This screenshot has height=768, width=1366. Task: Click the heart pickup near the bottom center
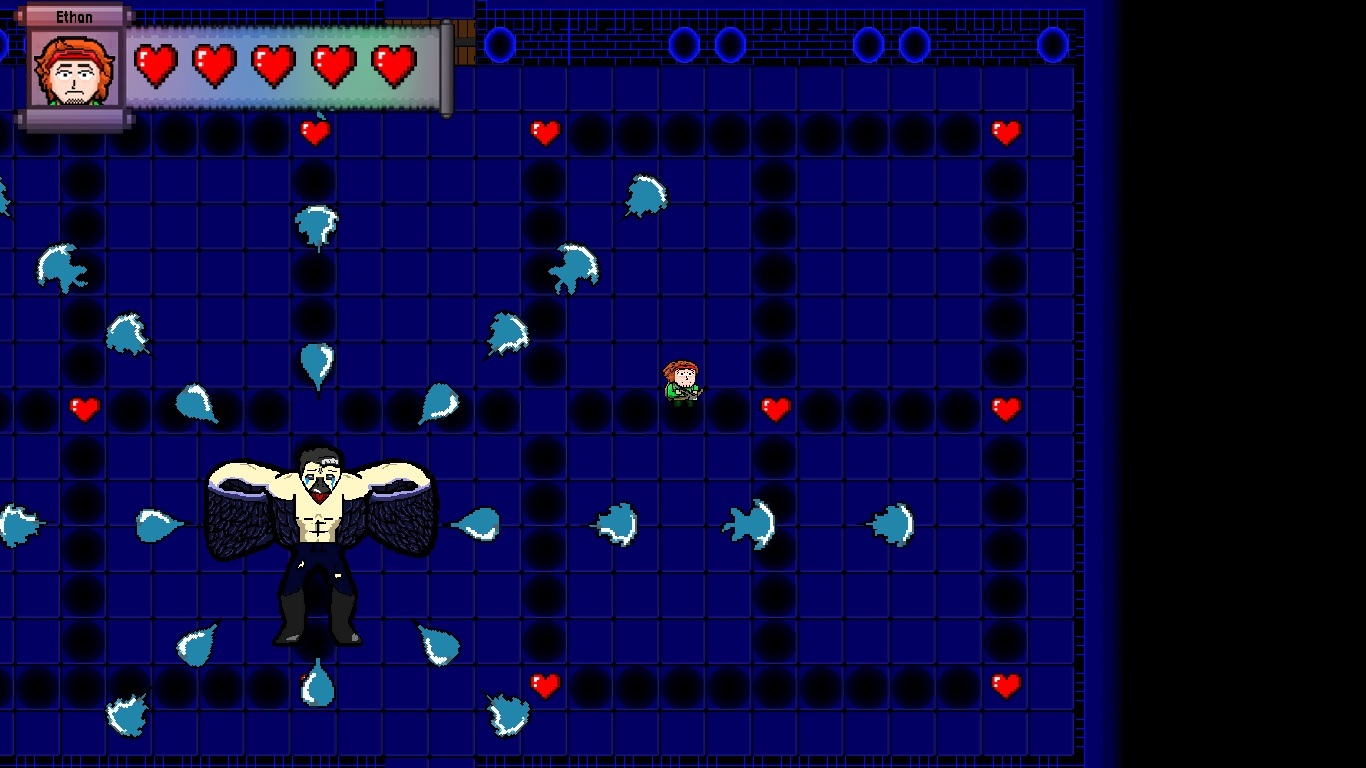(545, 686)
